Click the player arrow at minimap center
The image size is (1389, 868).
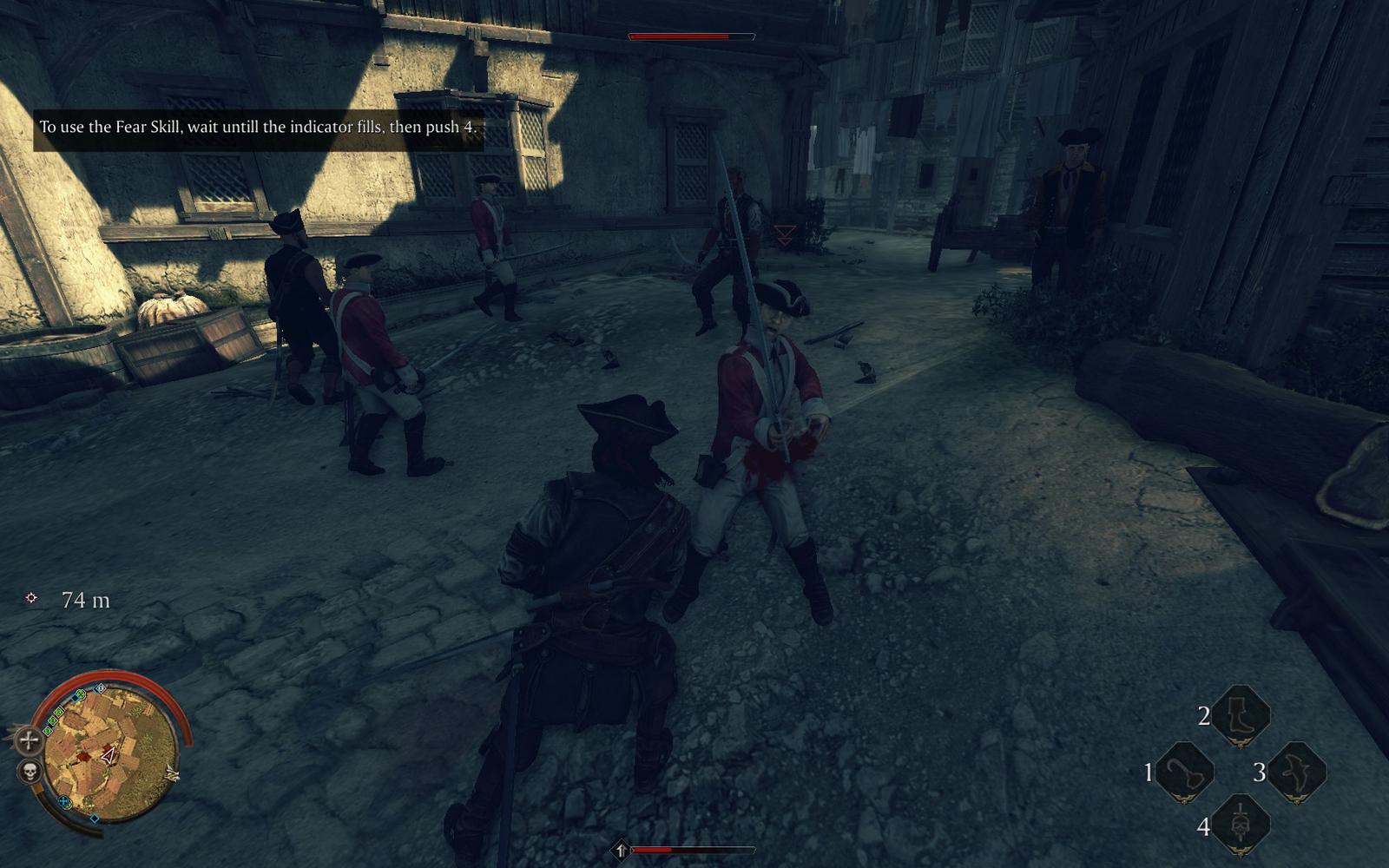109,755
